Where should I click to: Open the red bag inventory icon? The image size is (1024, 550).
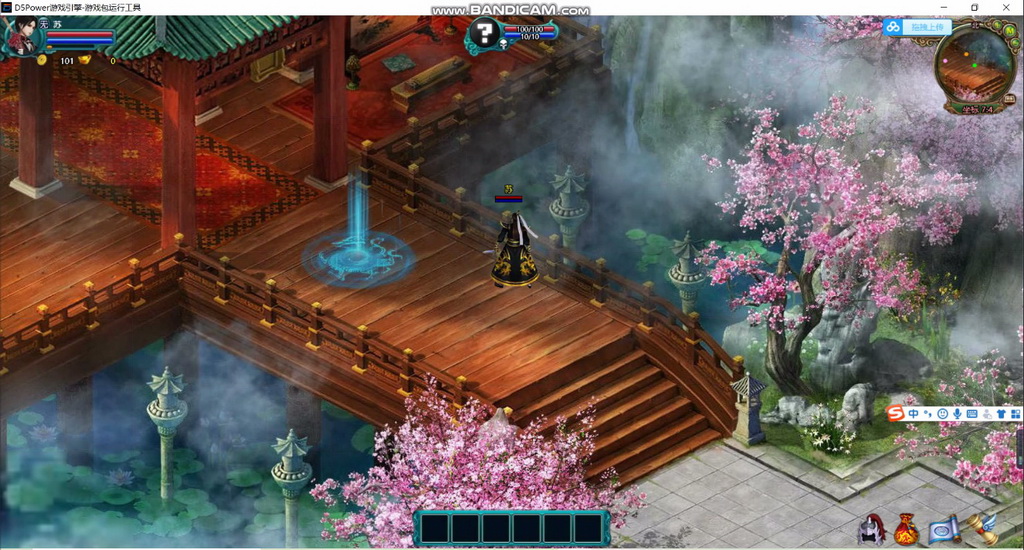tap(906, 529)
